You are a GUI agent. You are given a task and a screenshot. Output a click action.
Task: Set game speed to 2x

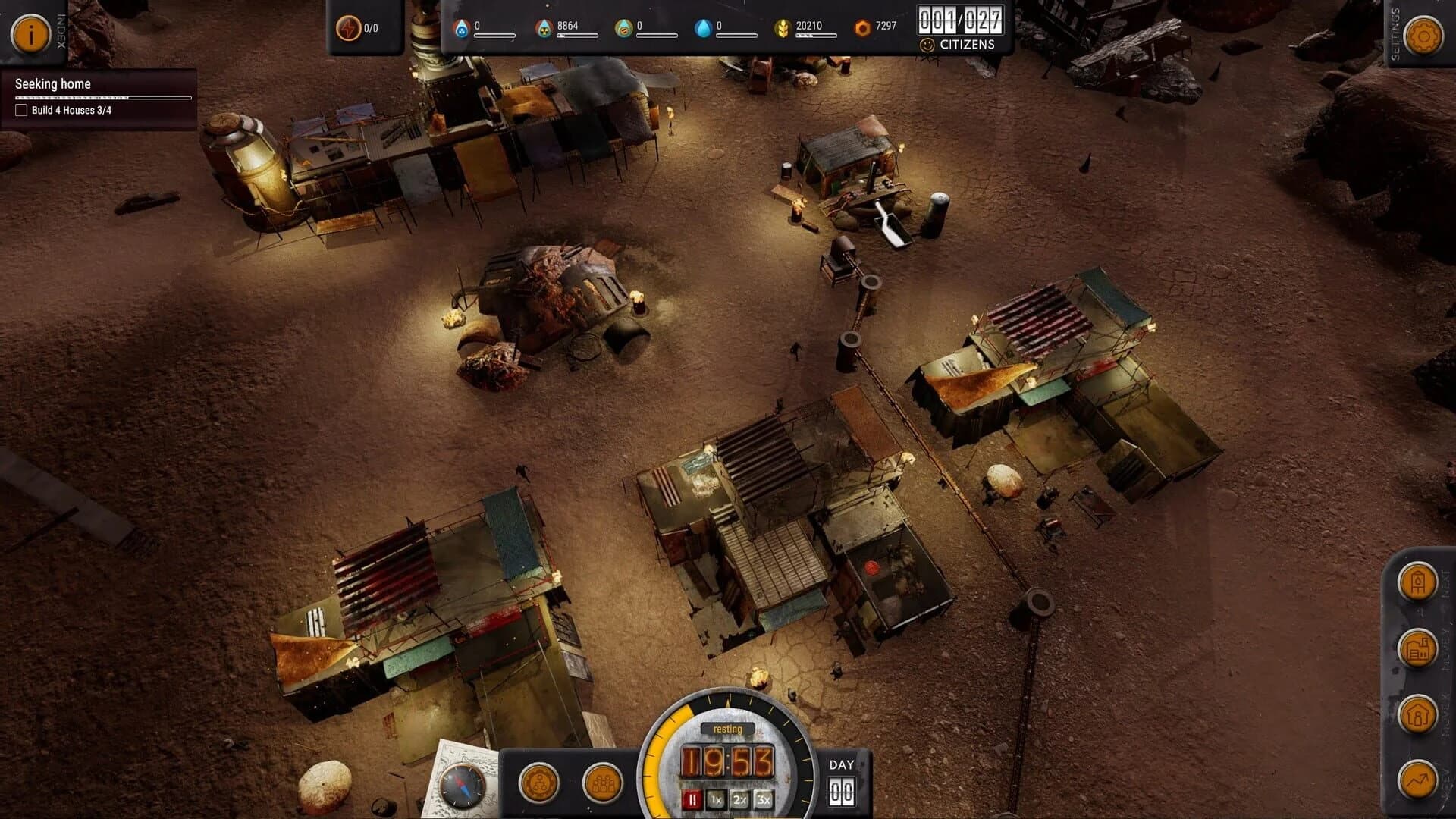coord(739,799)
